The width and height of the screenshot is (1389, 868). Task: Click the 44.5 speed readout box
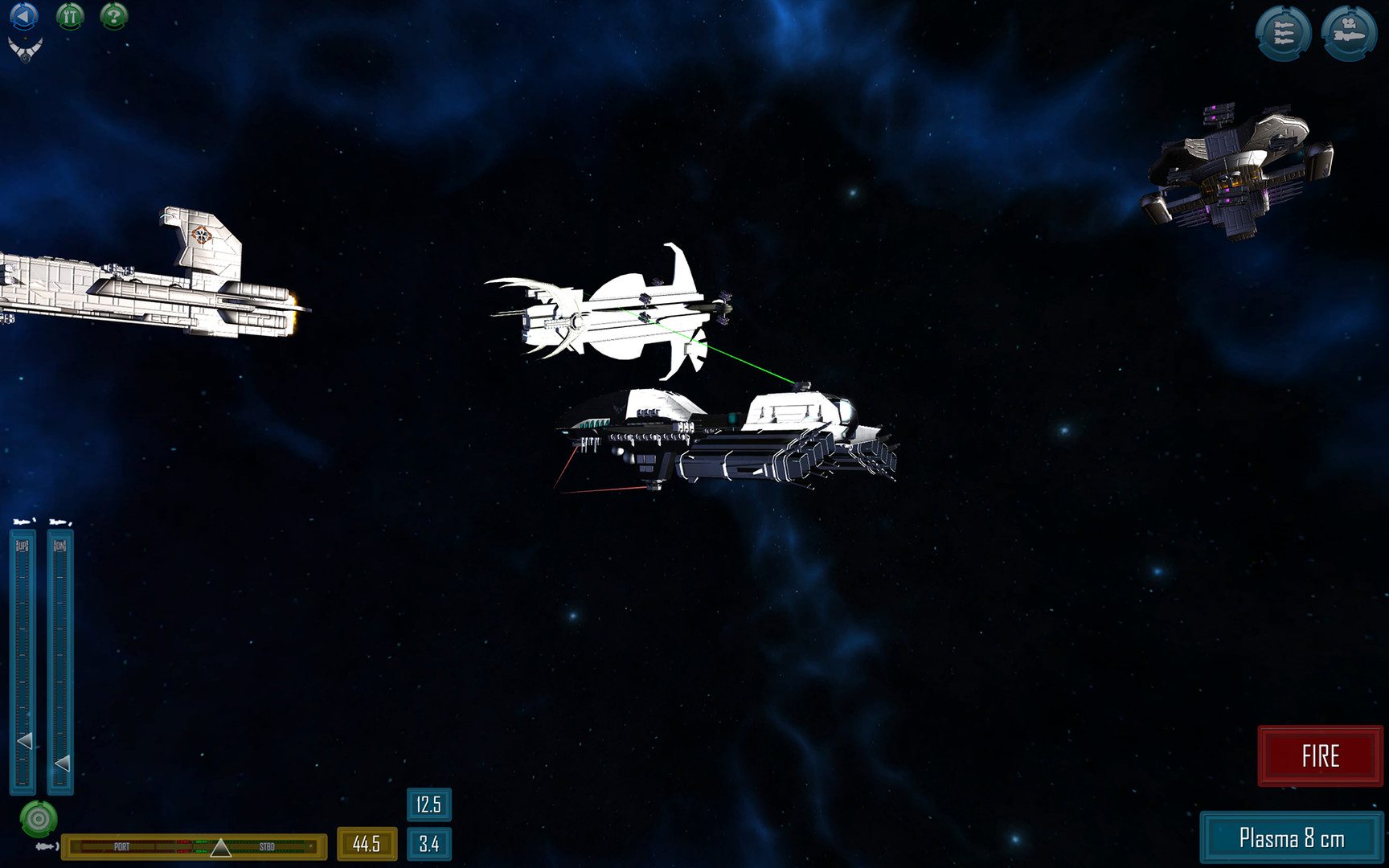coord(367,845)
